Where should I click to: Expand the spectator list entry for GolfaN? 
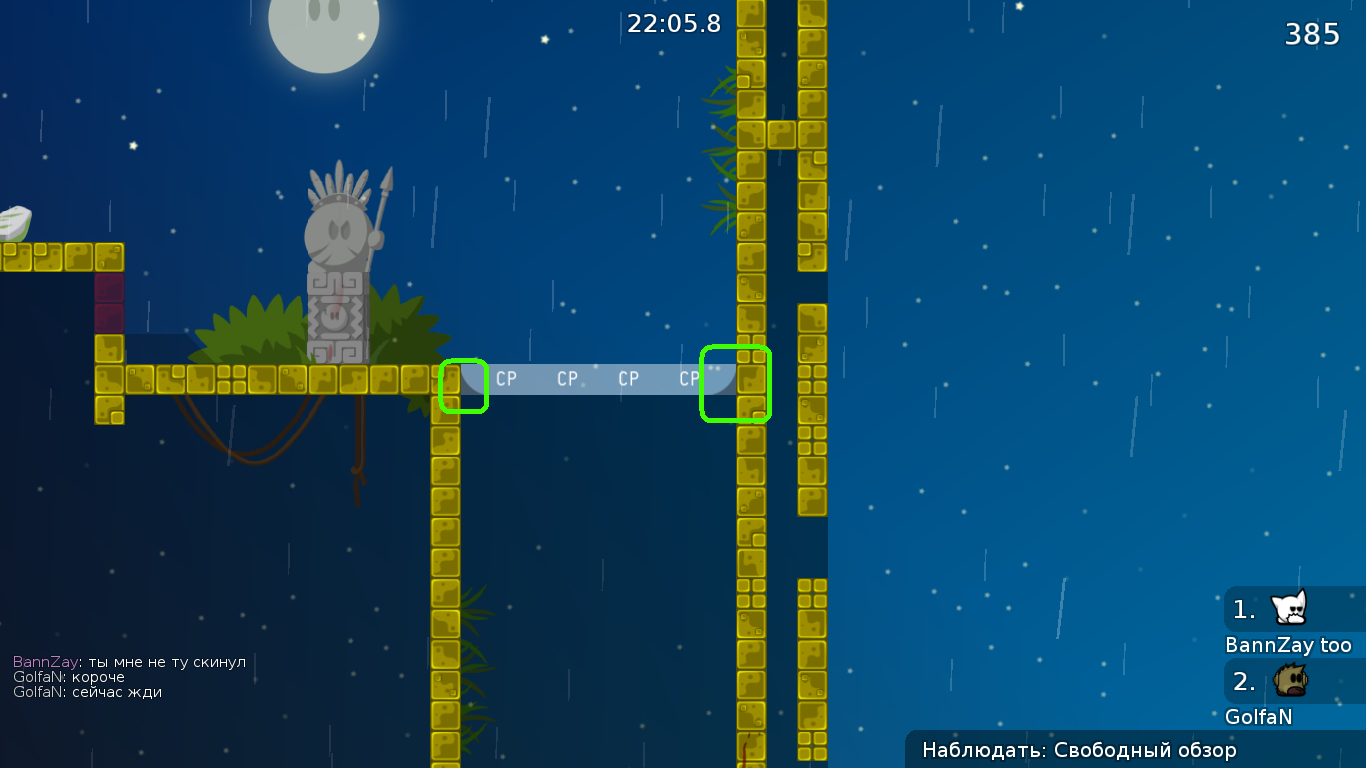(x=1260, y=716)
